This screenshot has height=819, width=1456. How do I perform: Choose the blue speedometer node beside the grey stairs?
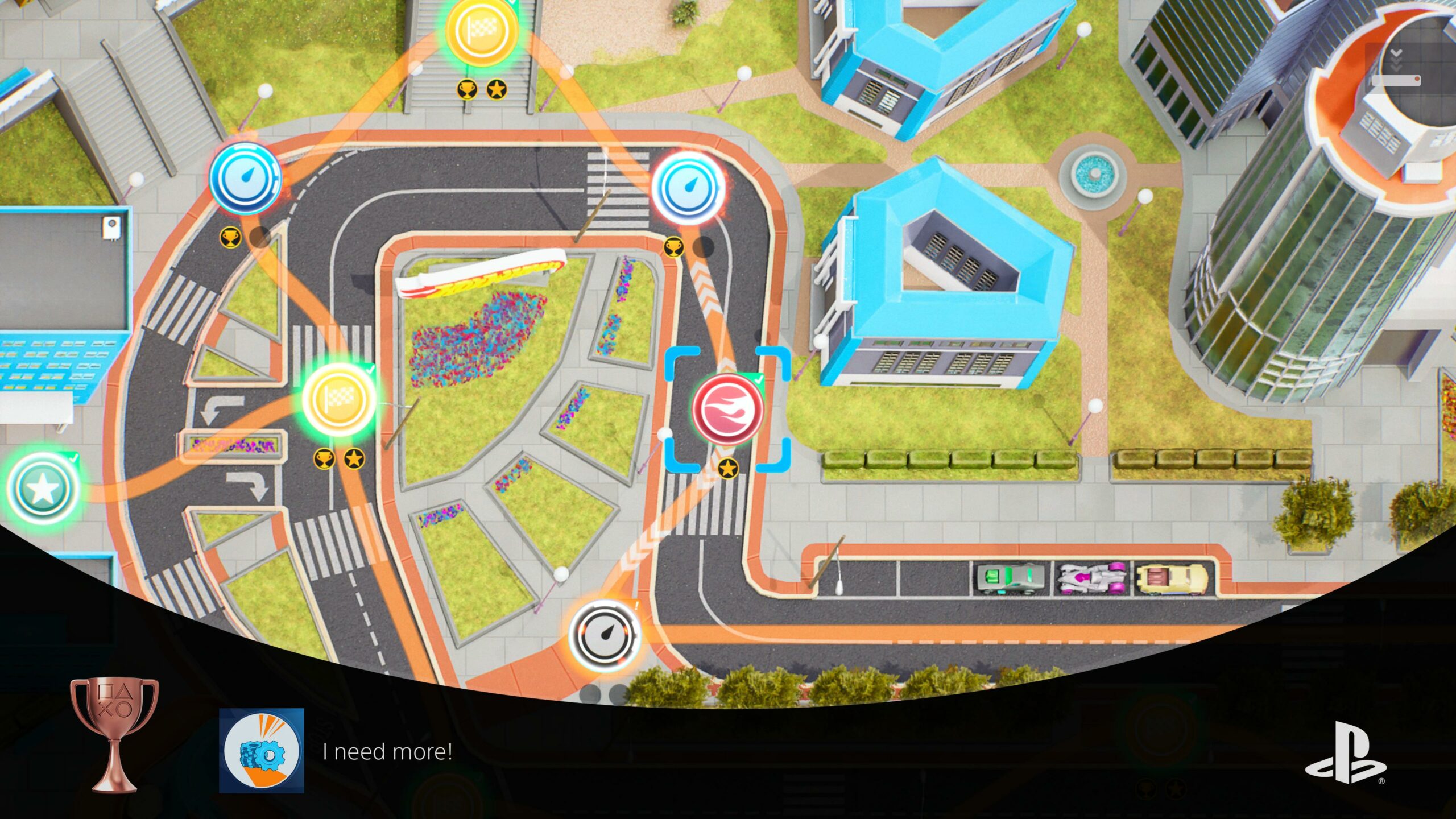point(245,179)
